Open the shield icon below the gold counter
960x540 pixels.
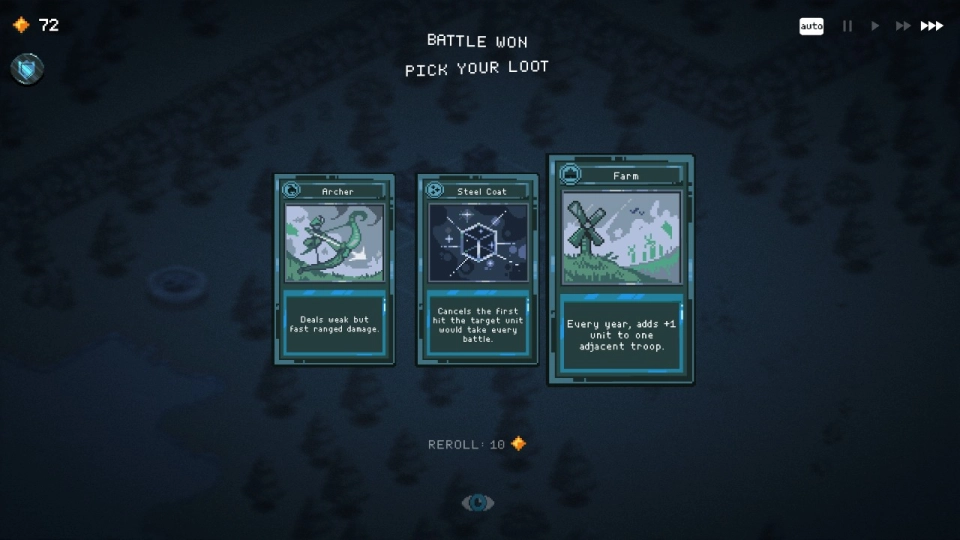pos(27,68)
